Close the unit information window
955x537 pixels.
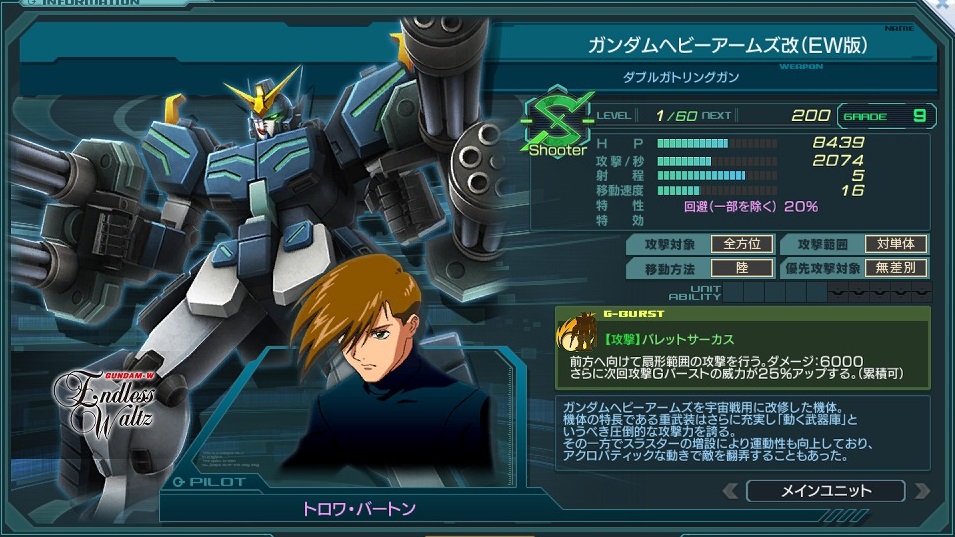pos(945,6)
